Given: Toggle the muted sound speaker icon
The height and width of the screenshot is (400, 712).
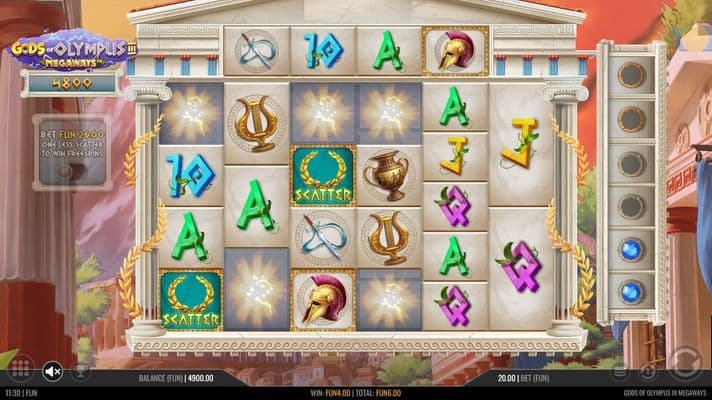Looking at the screenshot, I should pyautogui.click(x=53, y=372).
